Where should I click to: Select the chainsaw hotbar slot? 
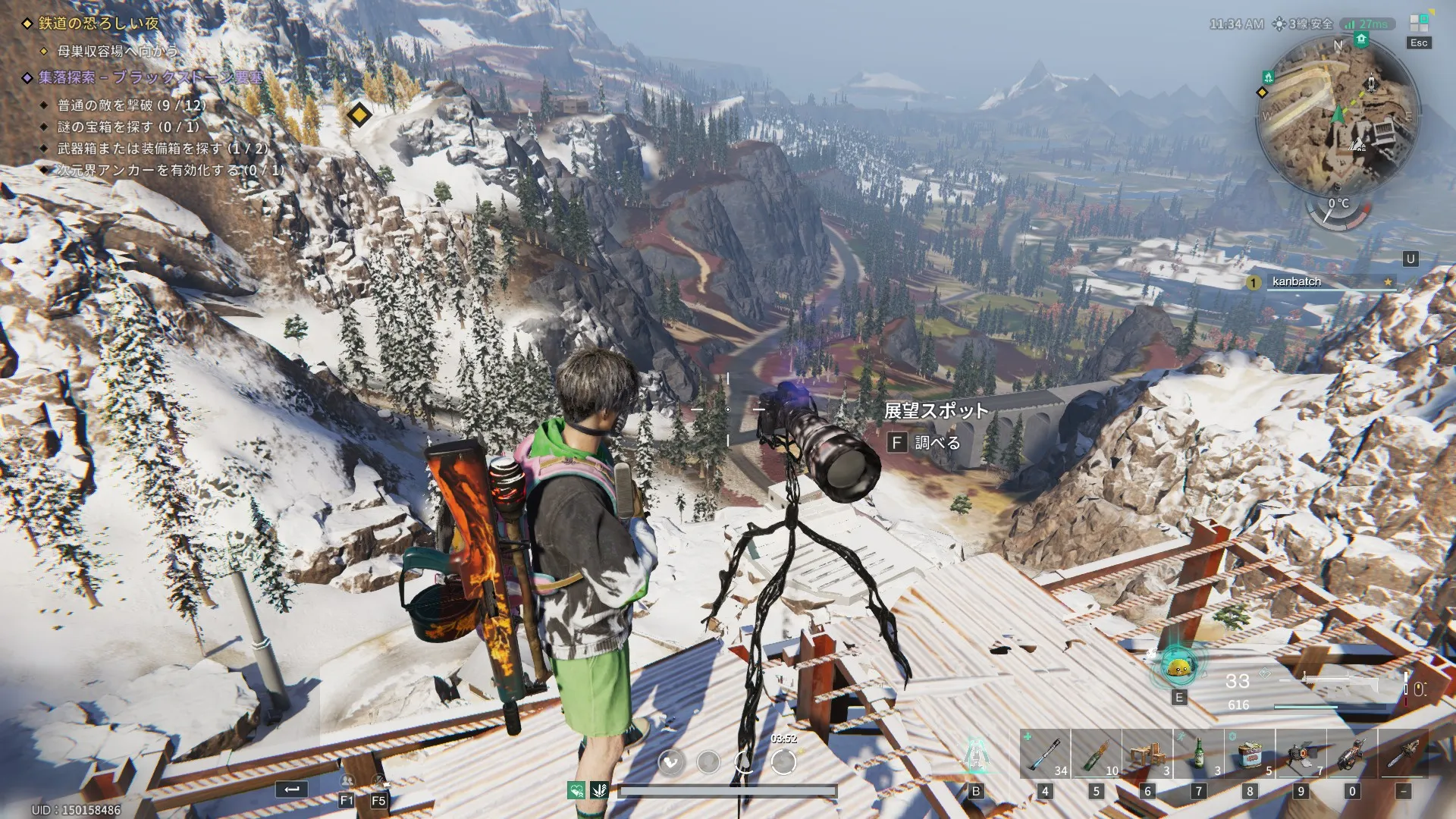point(1404,754)
